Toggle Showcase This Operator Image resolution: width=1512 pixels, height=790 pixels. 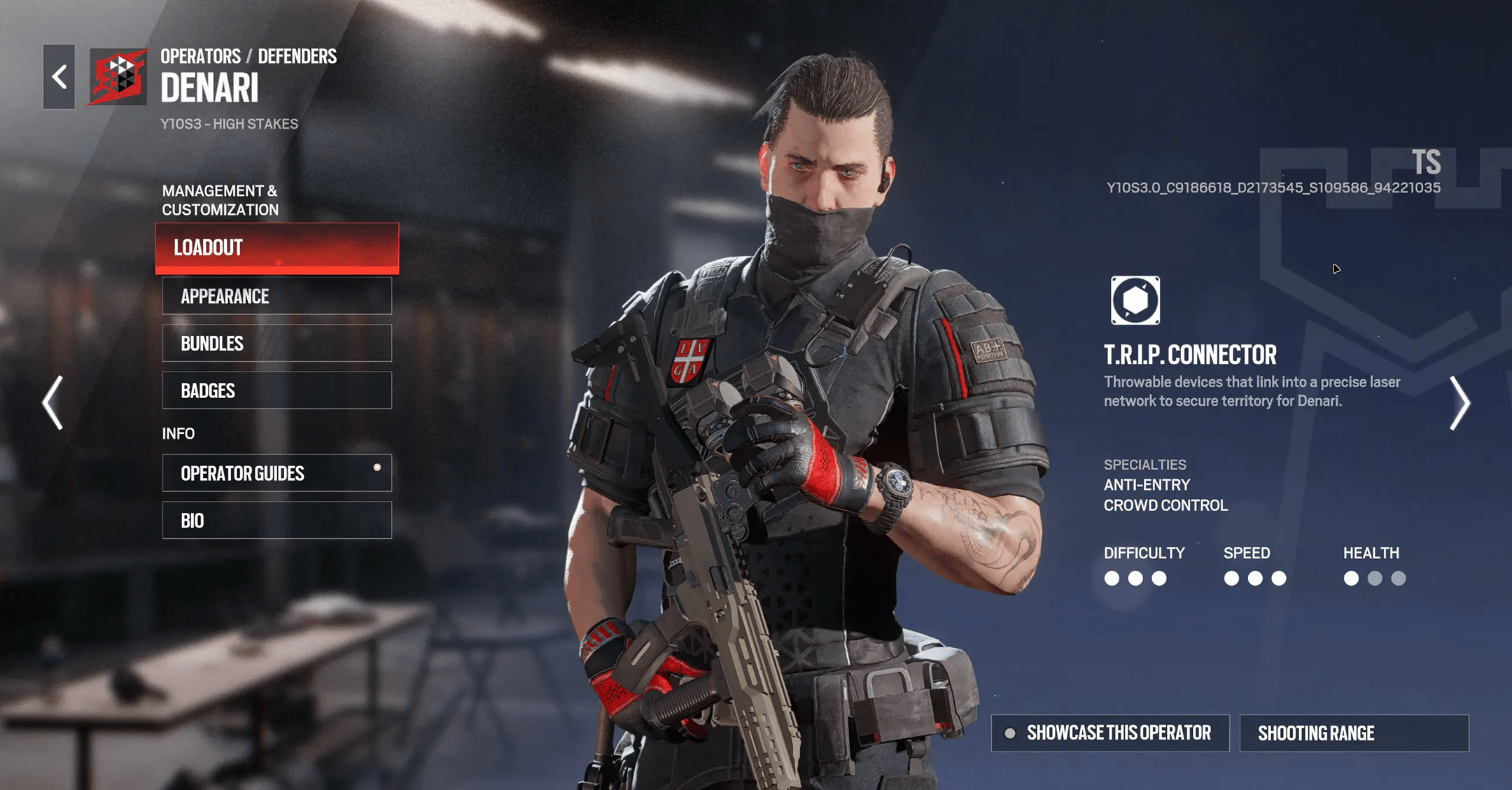click(x=1110, y=733)
